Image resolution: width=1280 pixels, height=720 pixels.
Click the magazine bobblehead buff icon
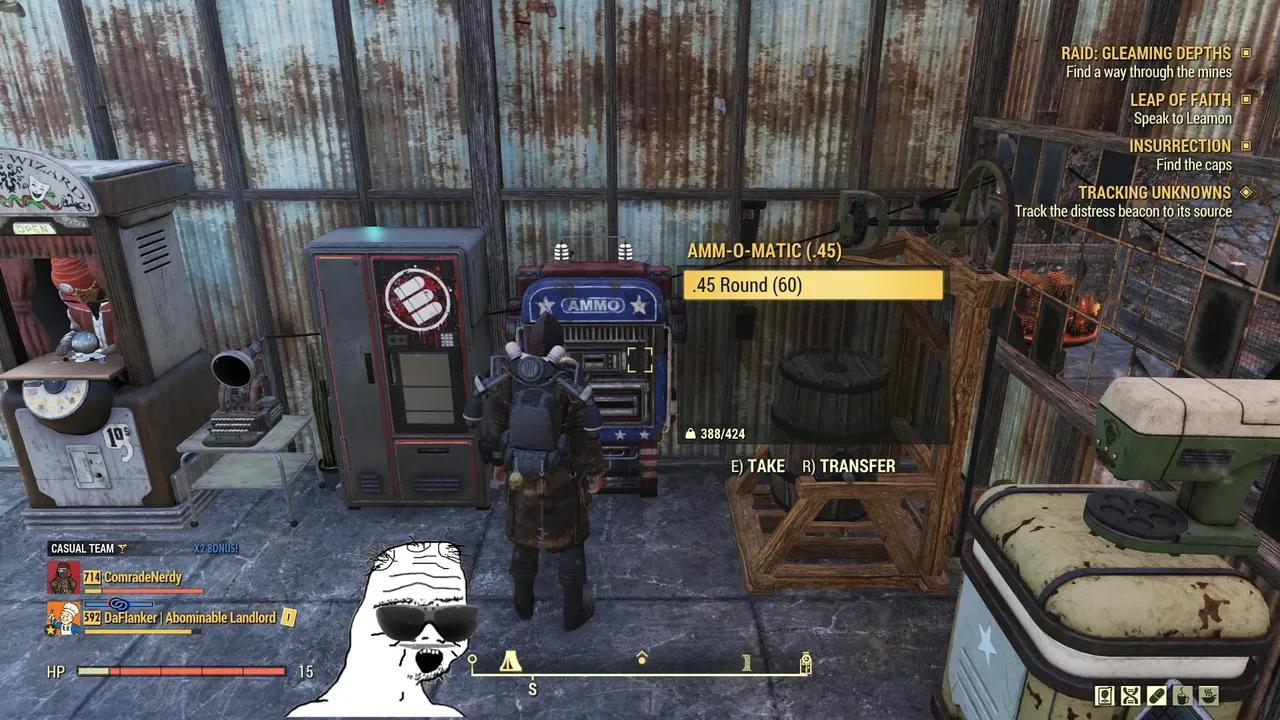point(1105,695)
